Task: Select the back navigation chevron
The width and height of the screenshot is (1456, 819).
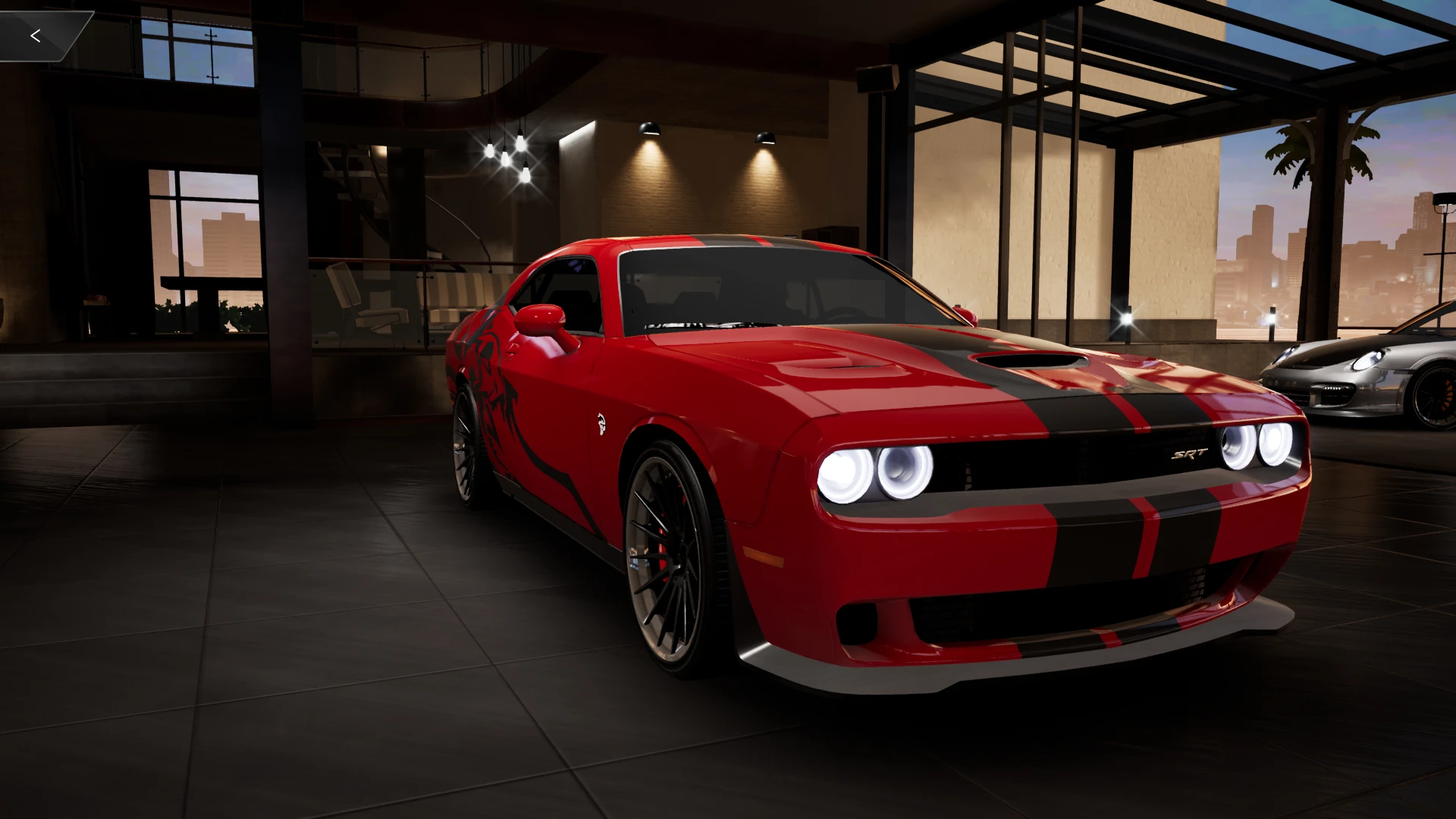Action: (36, 34)
